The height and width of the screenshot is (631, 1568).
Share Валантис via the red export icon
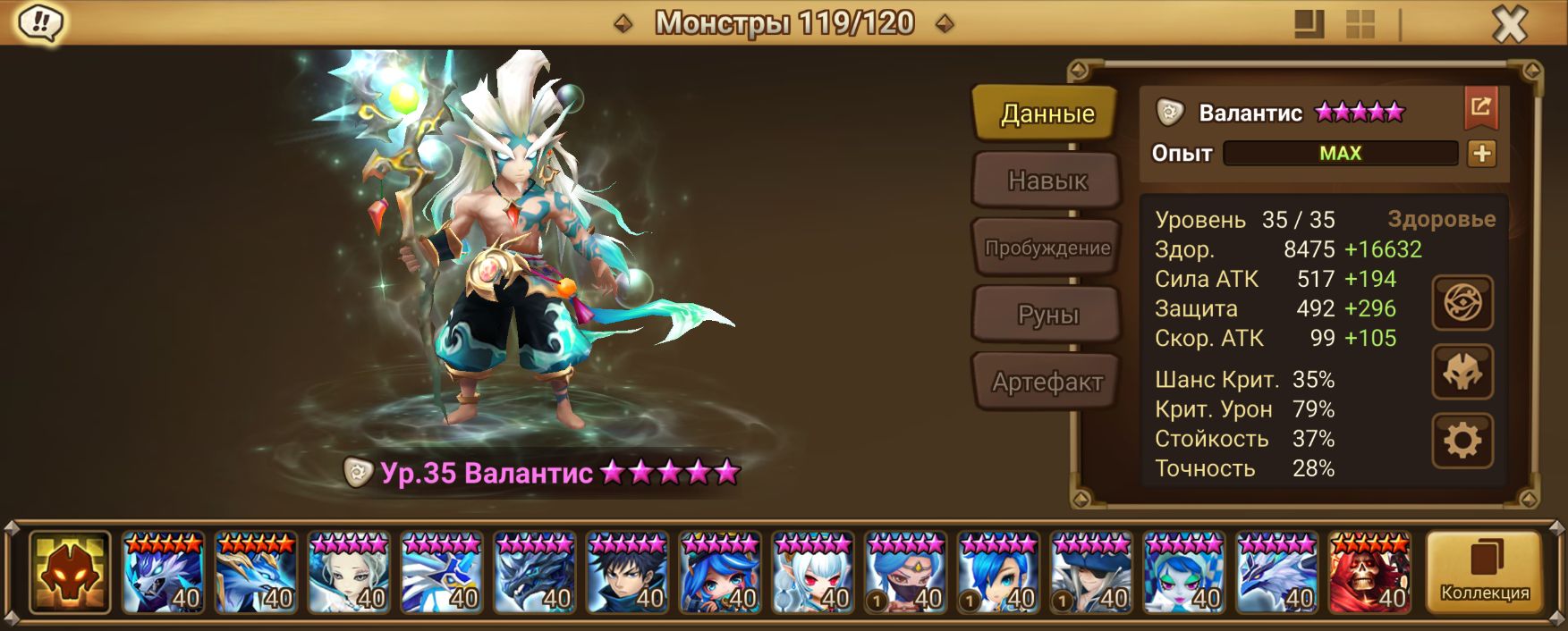point(1480,108)
